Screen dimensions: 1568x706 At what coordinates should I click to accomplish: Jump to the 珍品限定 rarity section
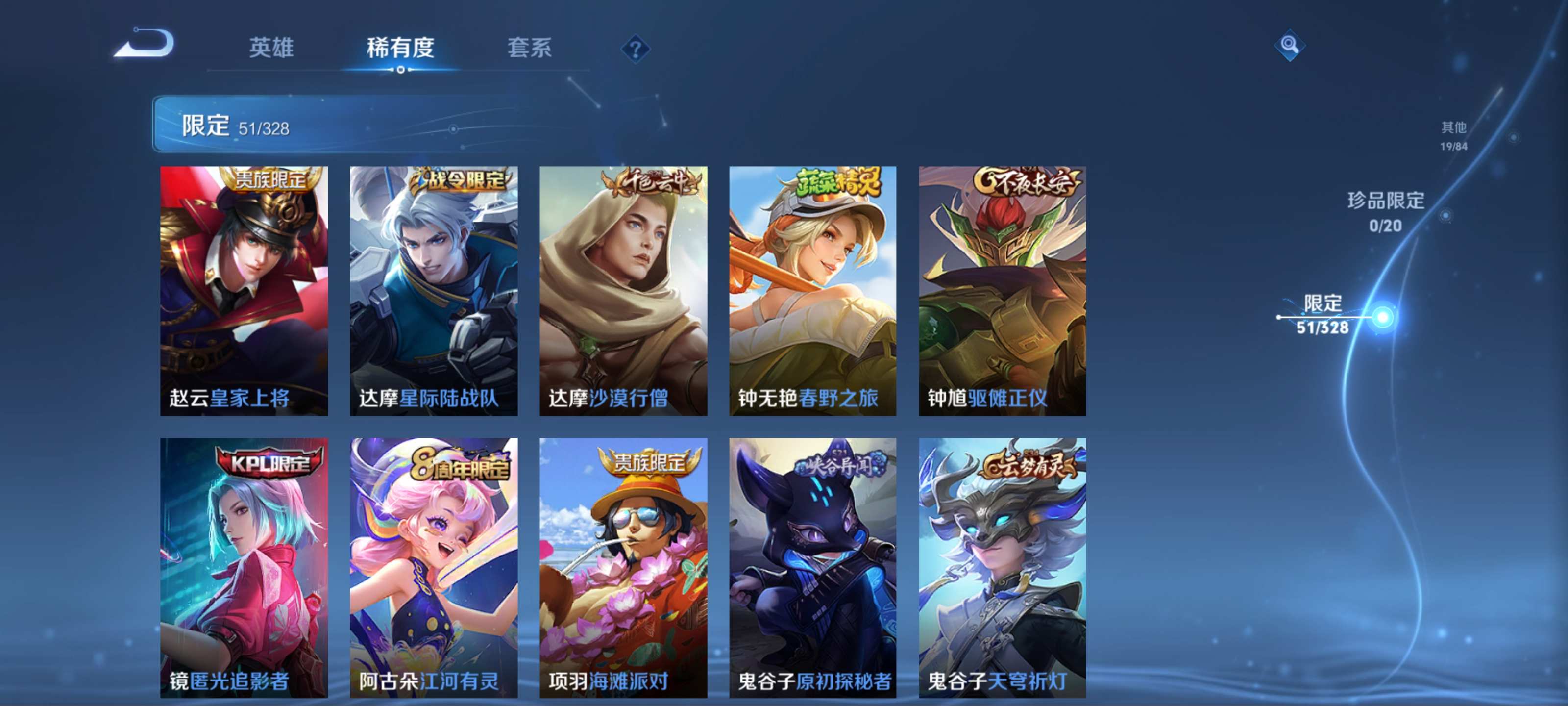click(1385, 211)
